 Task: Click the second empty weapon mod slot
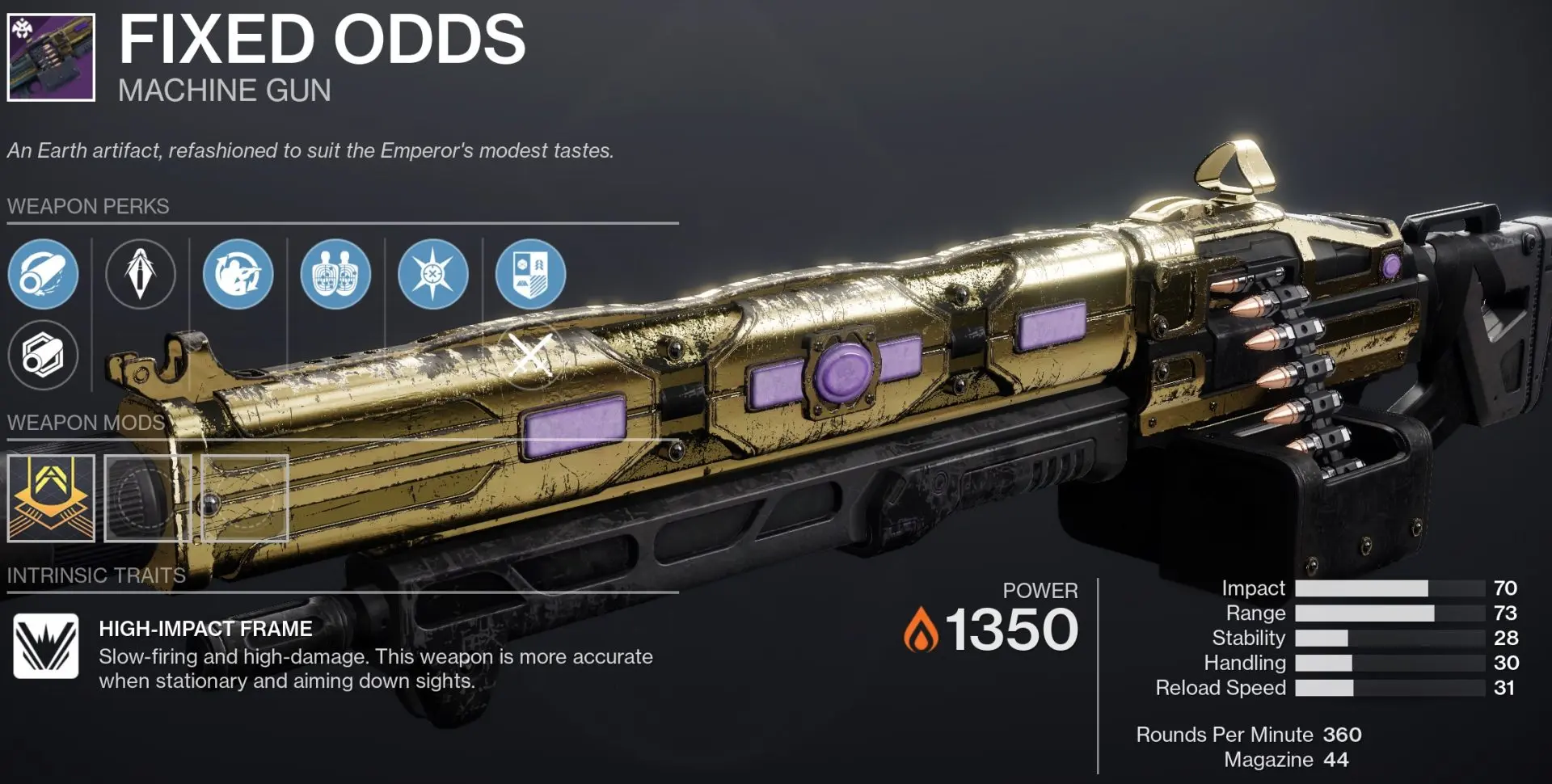(x=147, y=498)
